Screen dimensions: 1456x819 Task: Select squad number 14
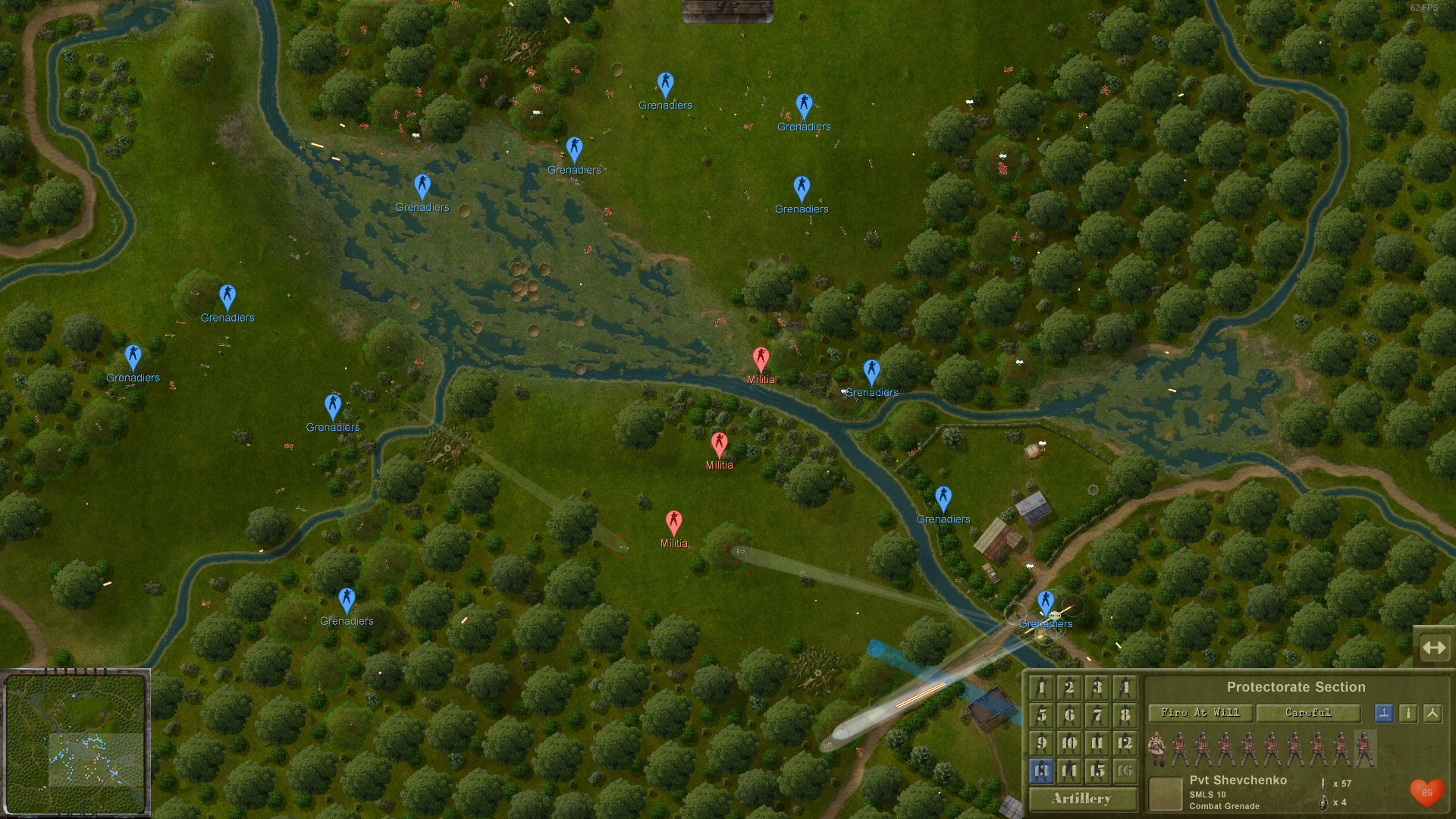[1069, 771]
